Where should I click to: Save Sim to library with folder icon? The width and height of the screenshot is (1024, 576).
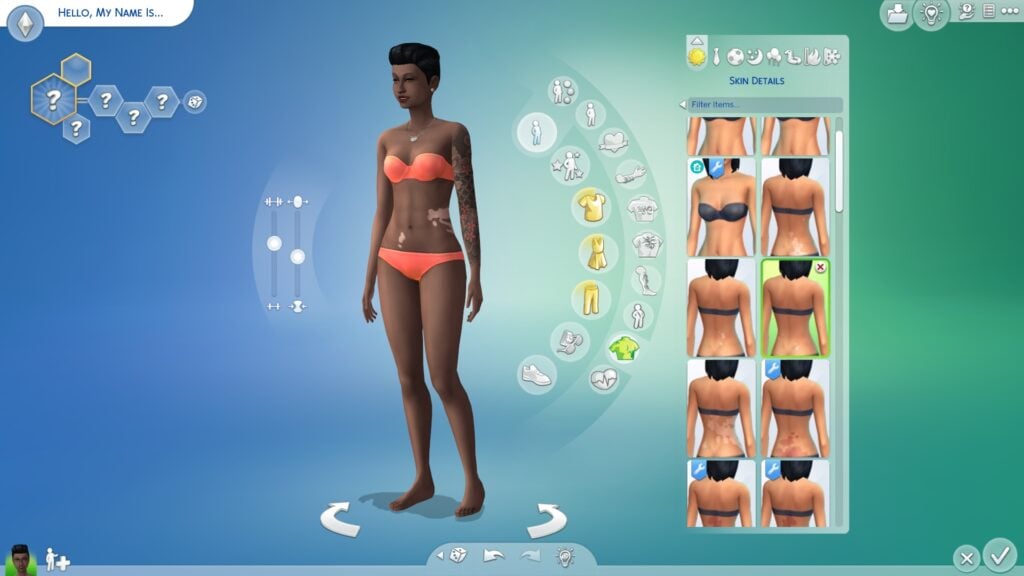896,14
